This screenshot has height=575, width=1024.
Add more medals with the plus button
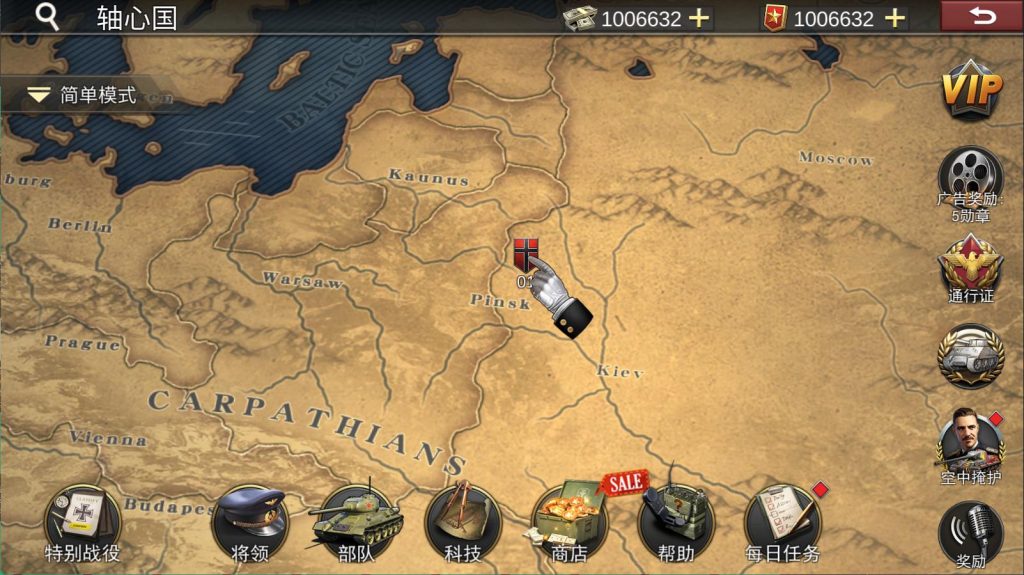point(895,18)
